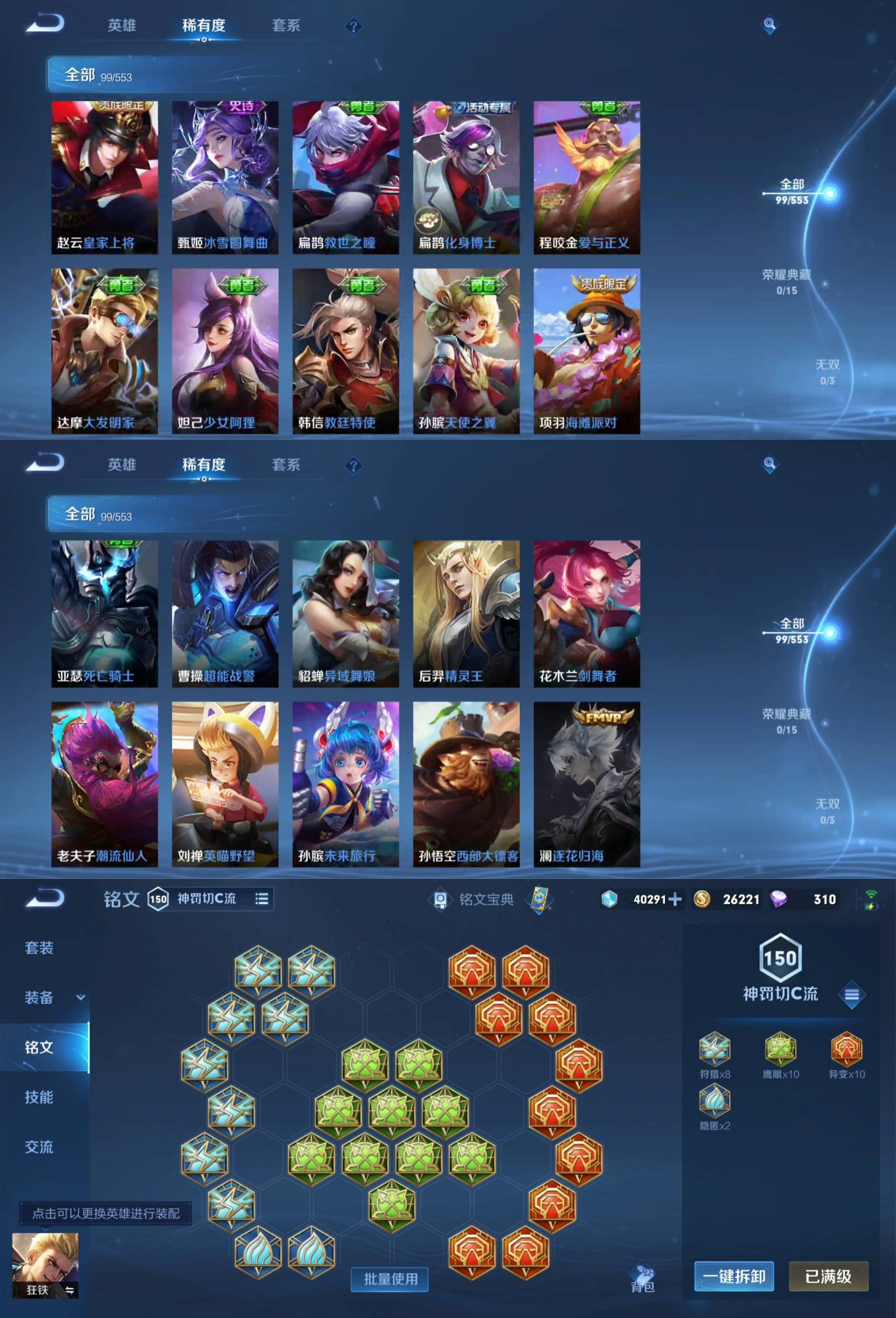Open the 甄姬冰雪圆舞曲 skin card
Image resolution: width=896 pixels, height=1318 pixels.
pos(225,177)
